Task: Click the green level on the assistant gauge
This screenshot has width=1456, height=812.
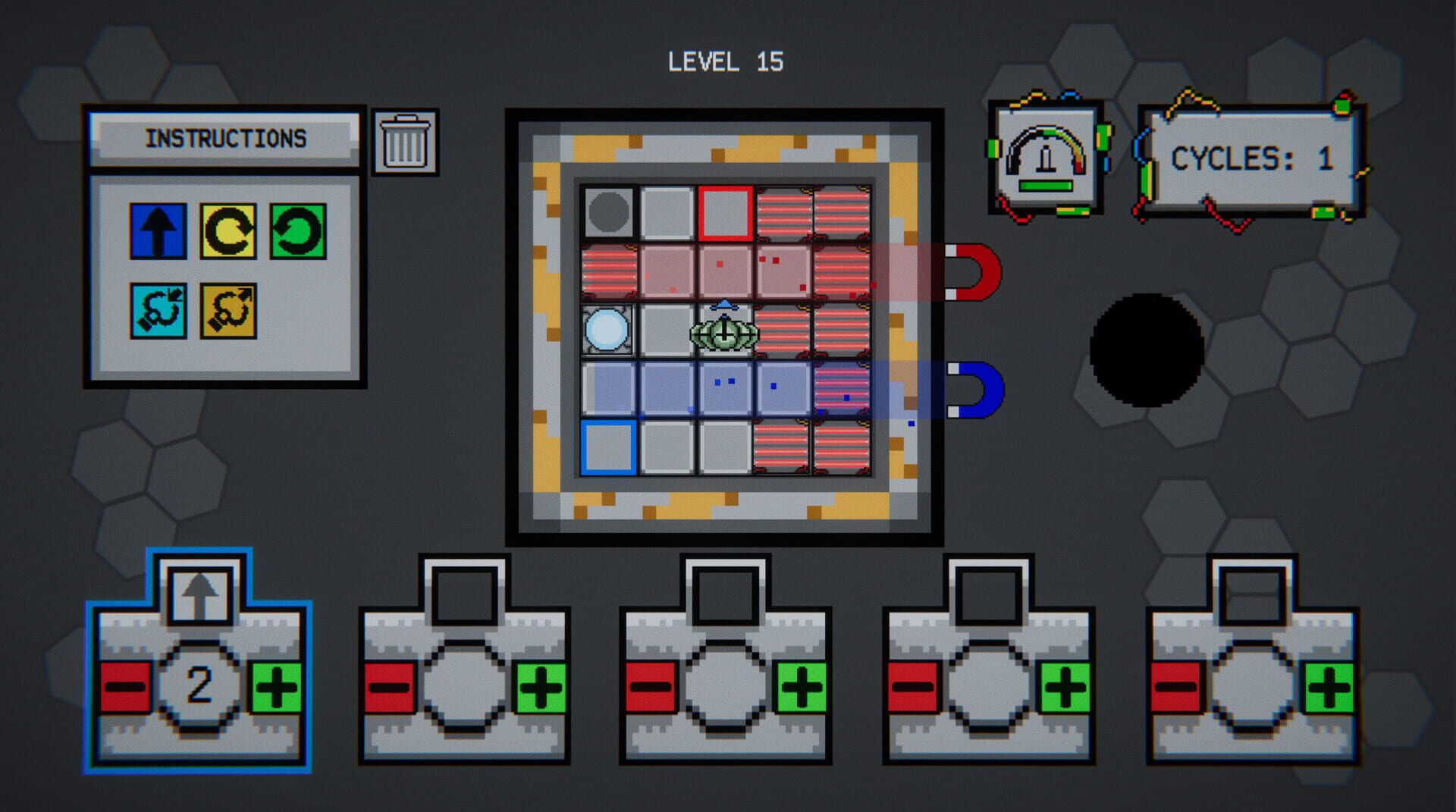Action: [1046, 184]
